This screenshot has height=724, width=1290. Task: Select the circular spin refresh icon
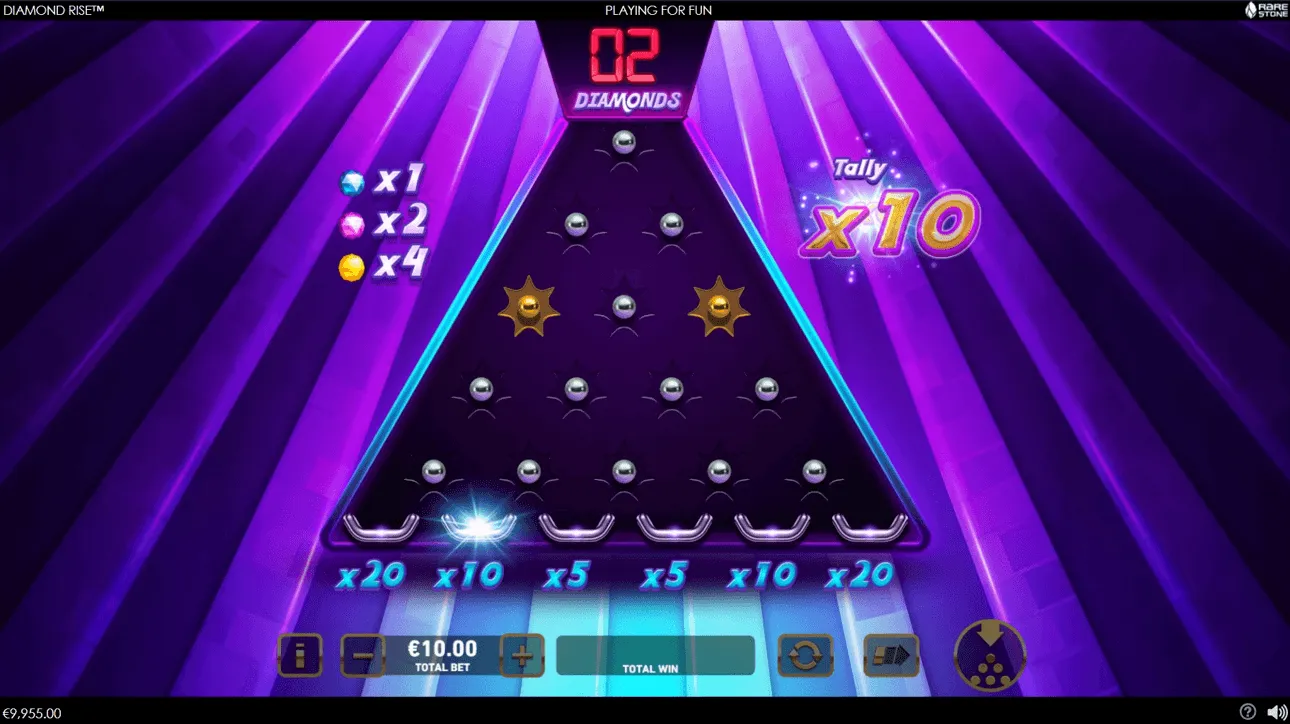(805, 655)
